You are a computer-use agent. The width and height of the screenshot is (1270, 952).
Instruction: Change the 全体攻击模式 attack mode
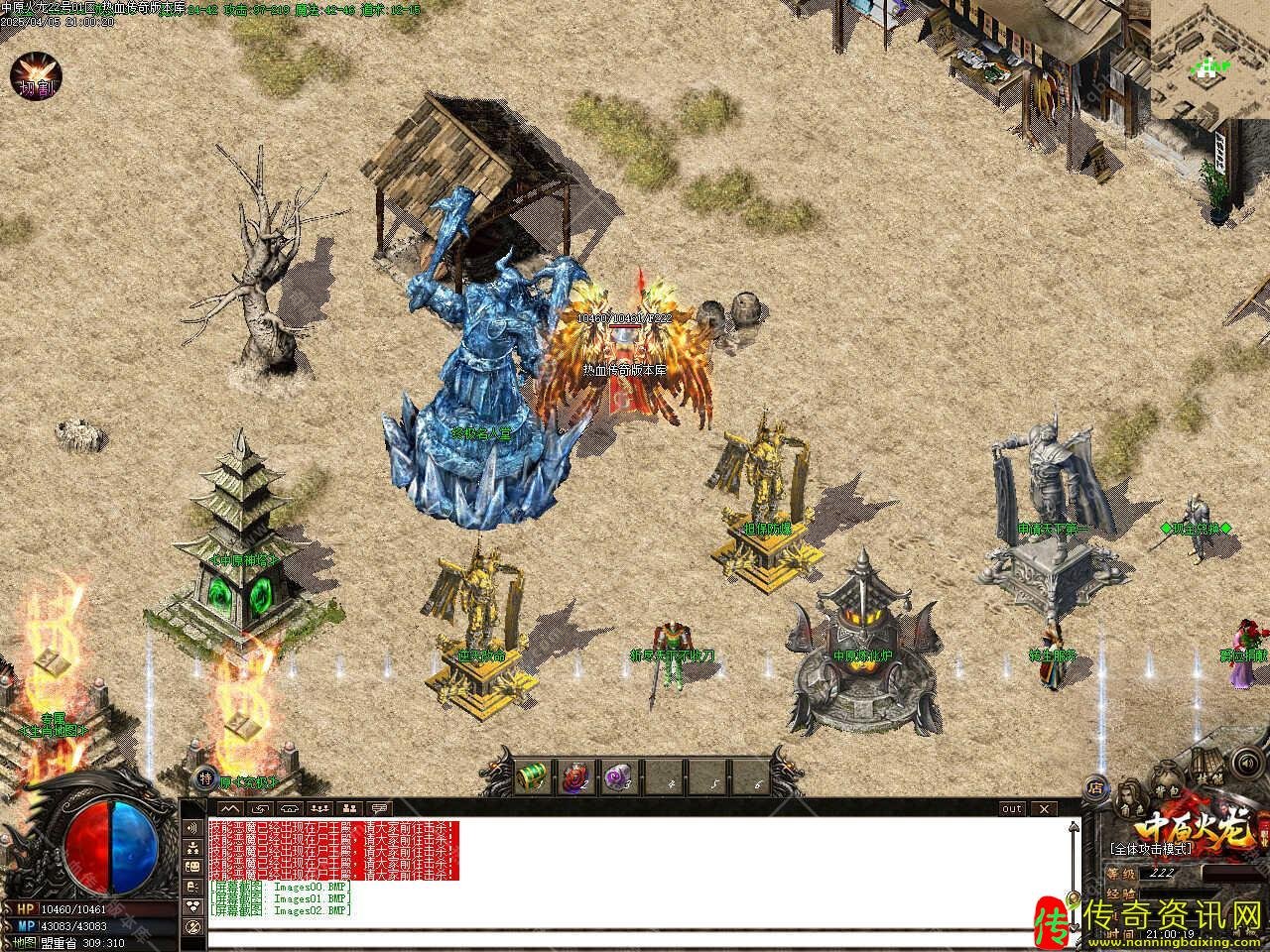[1153, 849]
